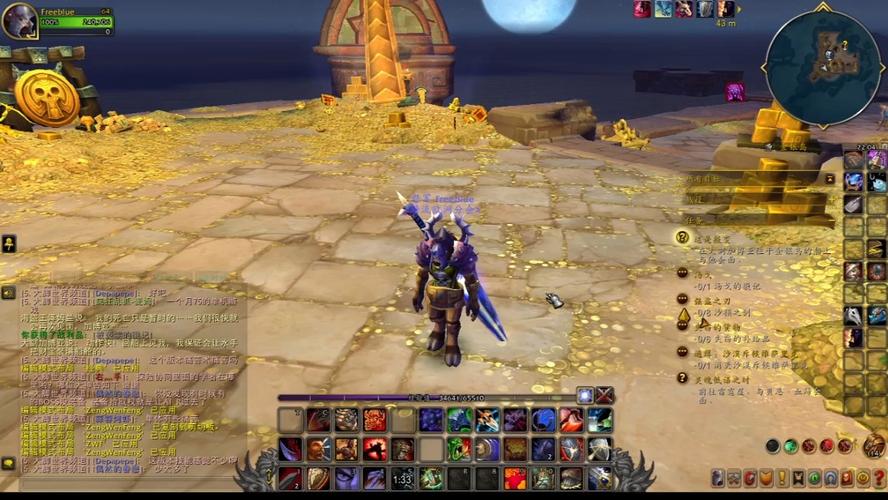Click the crossed-out red button above action bar
Viewport: 888px width, 500px height.
click(x=605, y=395)
